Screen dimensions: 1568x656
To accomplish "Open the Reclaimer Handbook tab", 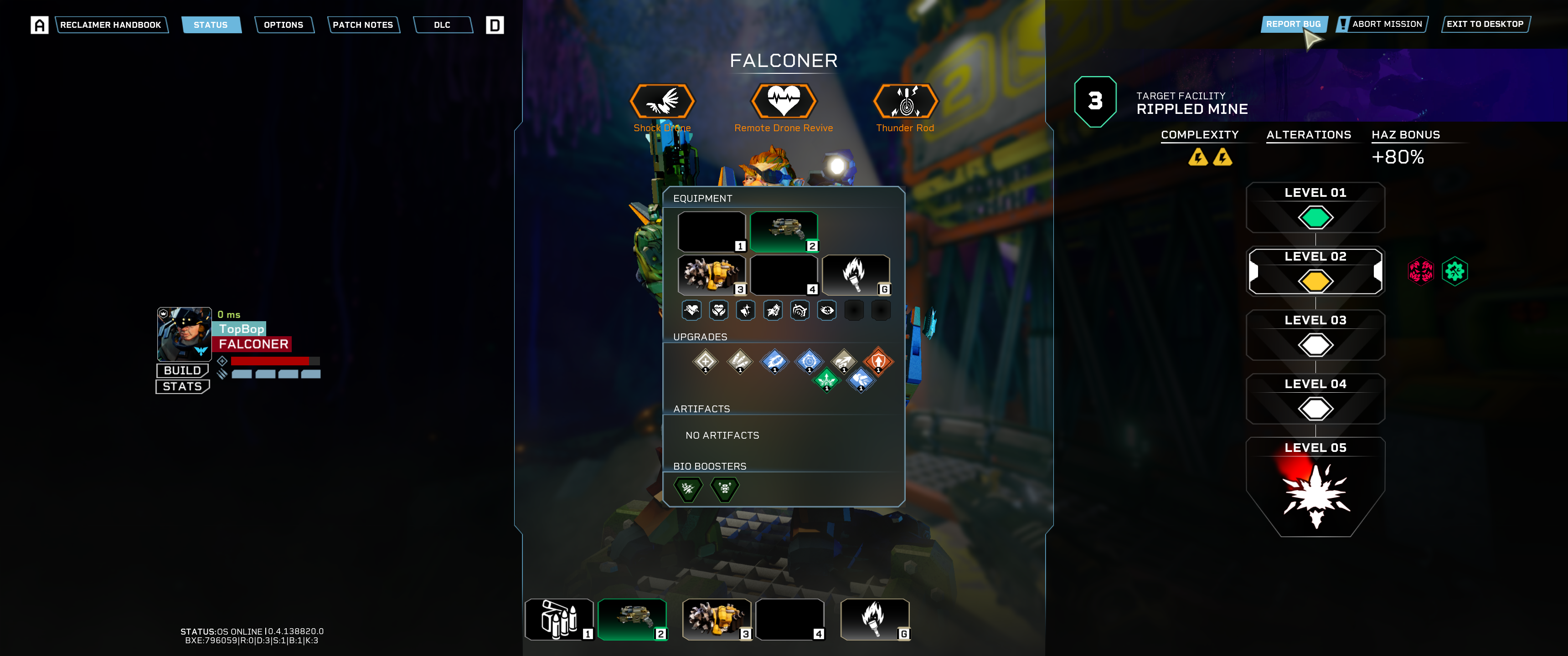I will click(x=111, y=25).
